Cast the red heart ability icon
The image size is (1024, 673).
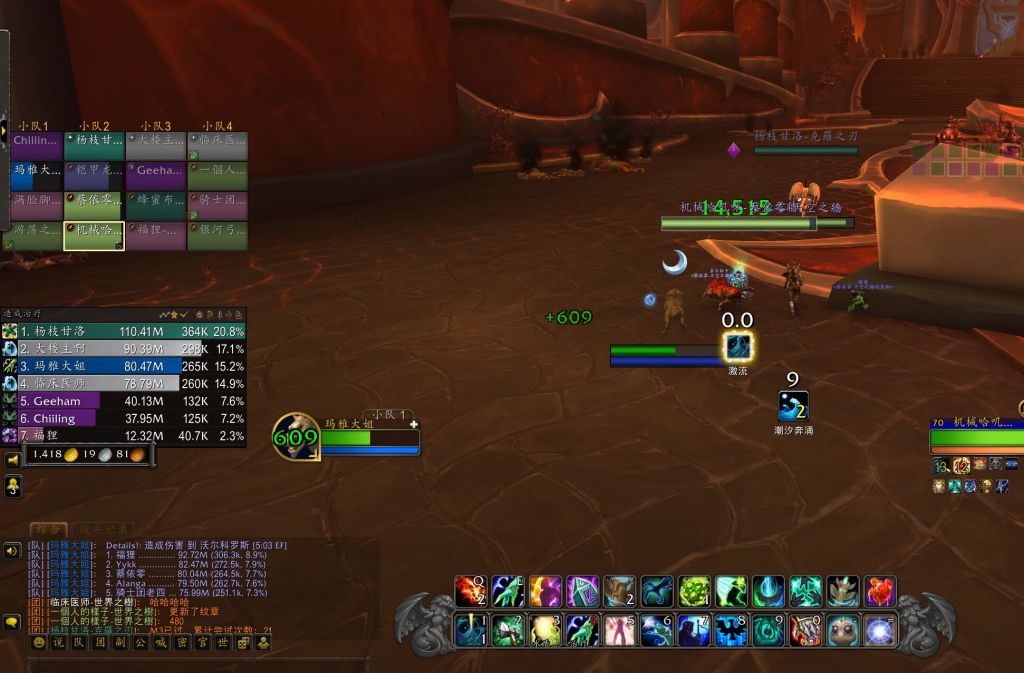pyautogui.click(x=880, y=591)
